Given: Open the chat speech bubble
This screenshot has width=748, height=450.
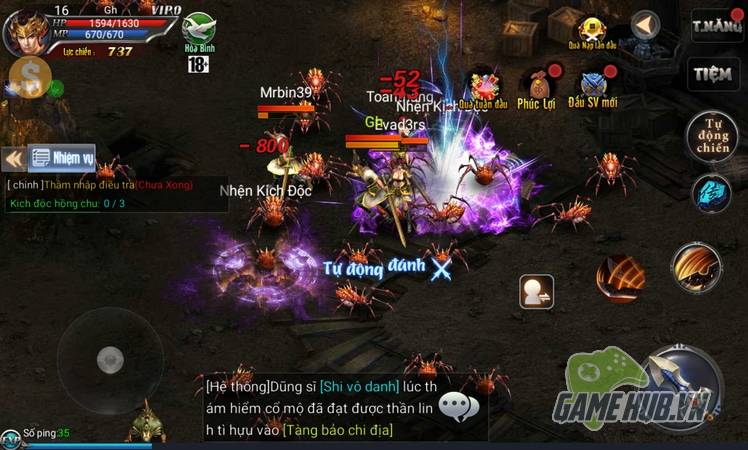Looking at the screenshot, I should click(459, 406).
